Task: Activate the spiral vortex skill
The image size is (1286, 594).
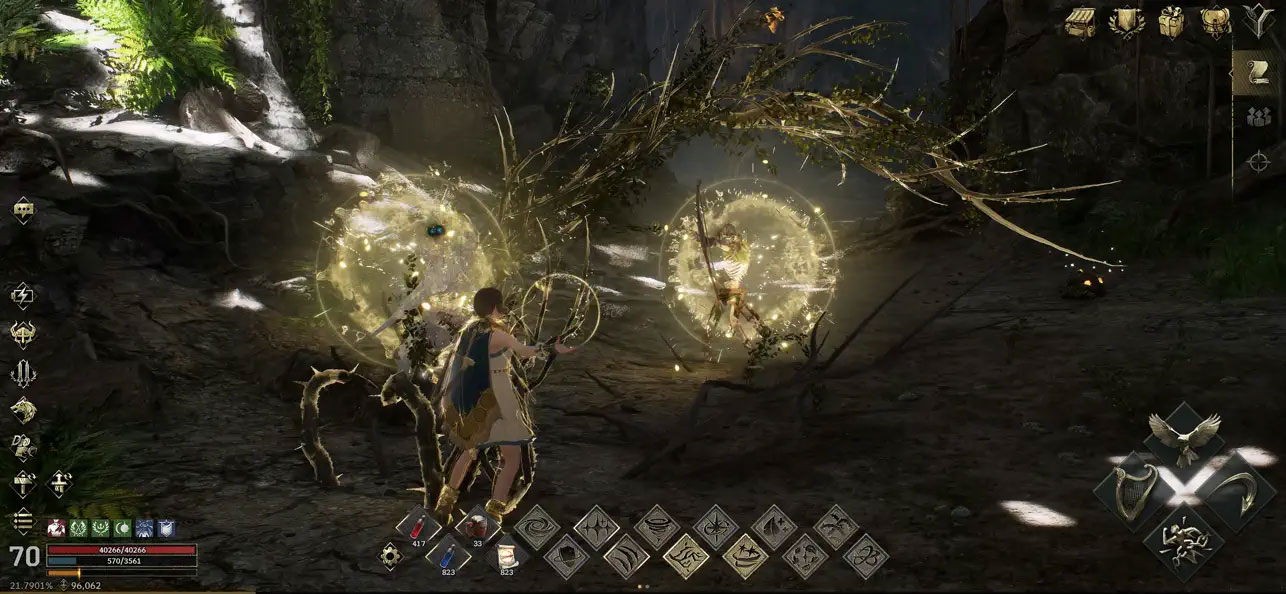Action: [x=537, y=525]
